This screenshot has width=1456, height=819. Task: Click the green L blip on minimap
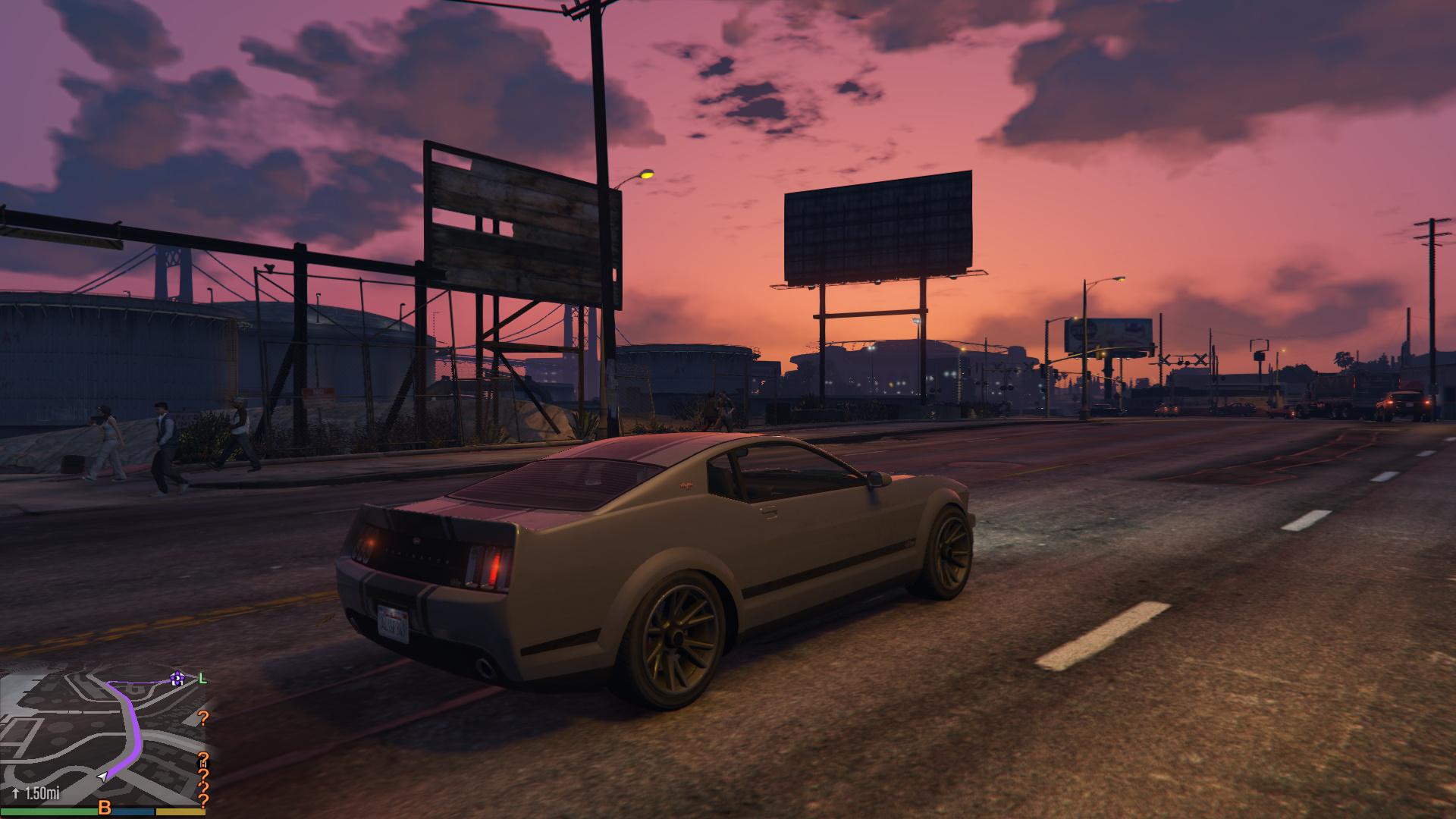202,678
